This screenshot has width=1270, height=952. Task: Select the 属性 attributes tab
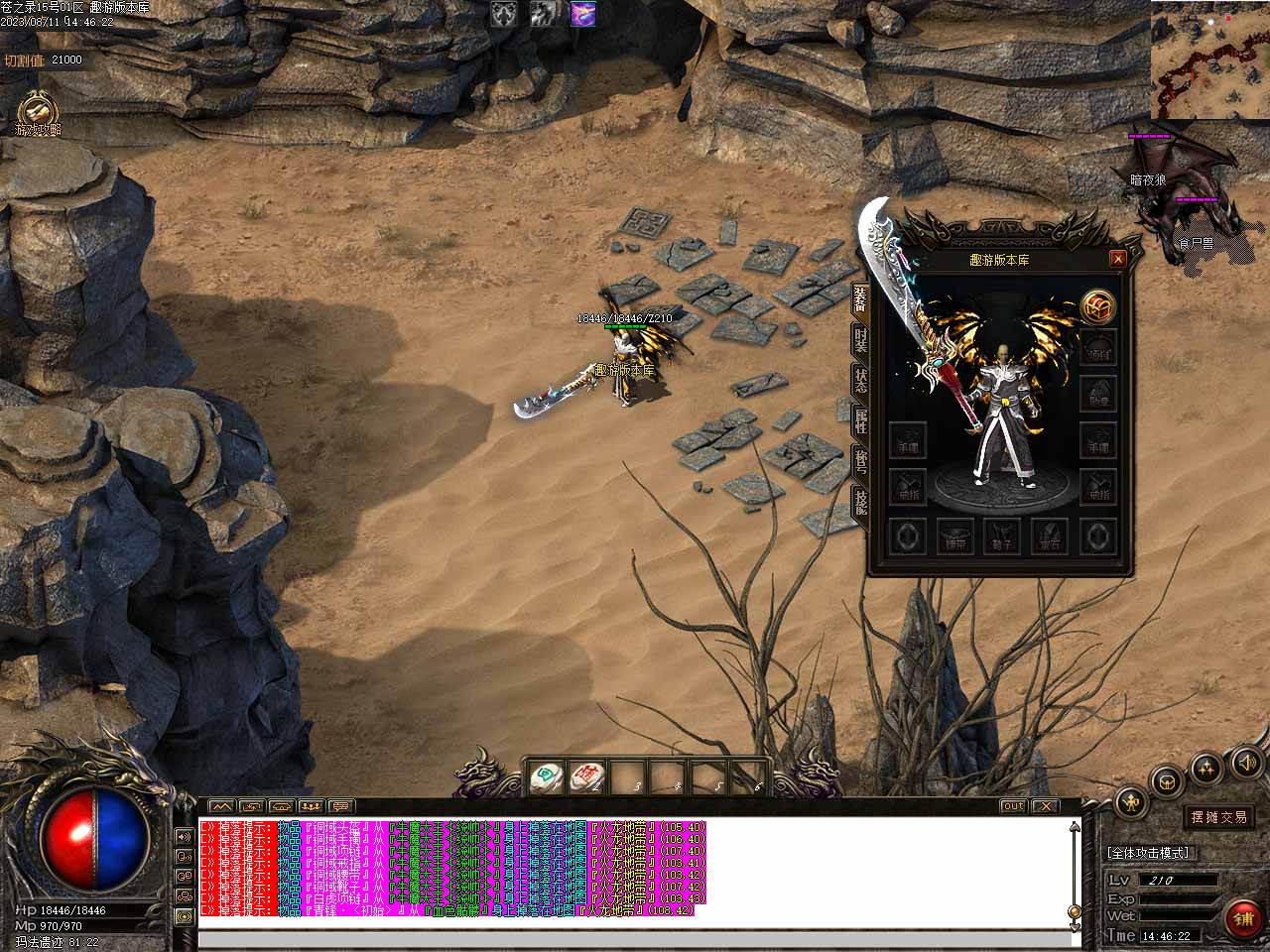[860, 422]
